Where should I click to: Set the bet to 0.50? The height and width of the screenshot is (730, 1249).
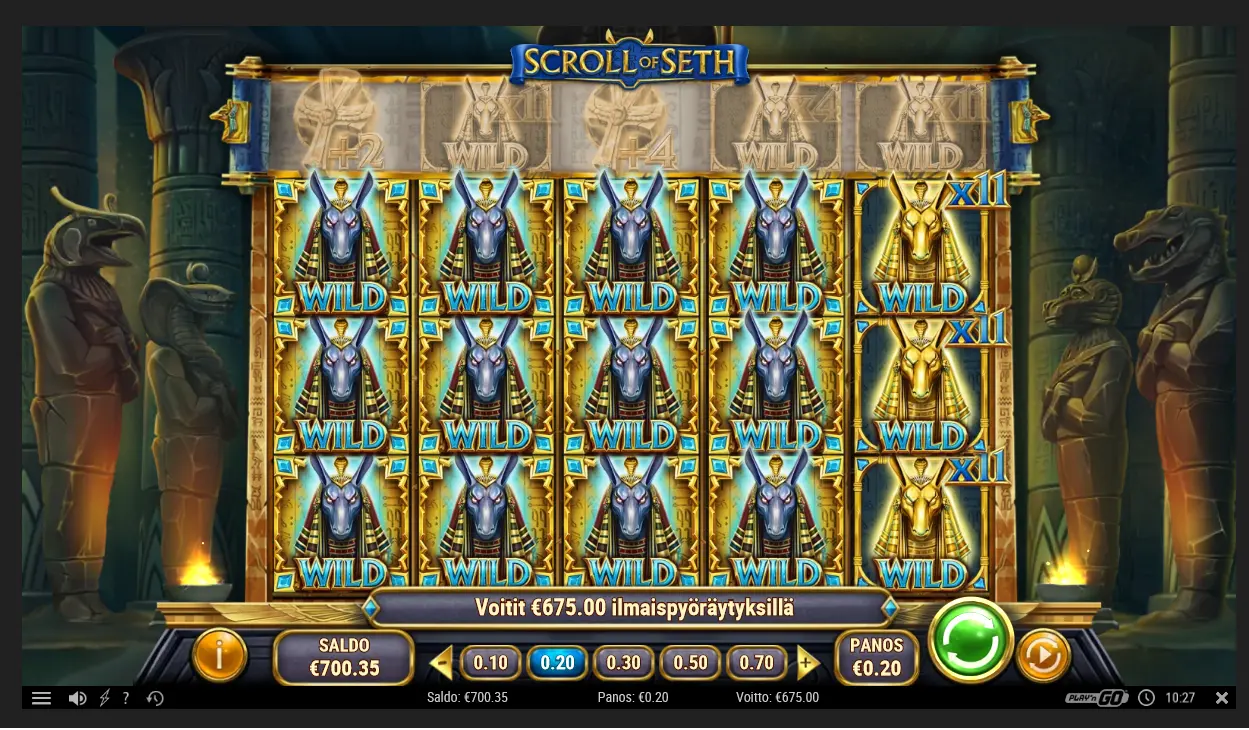(x=690, y=662)
